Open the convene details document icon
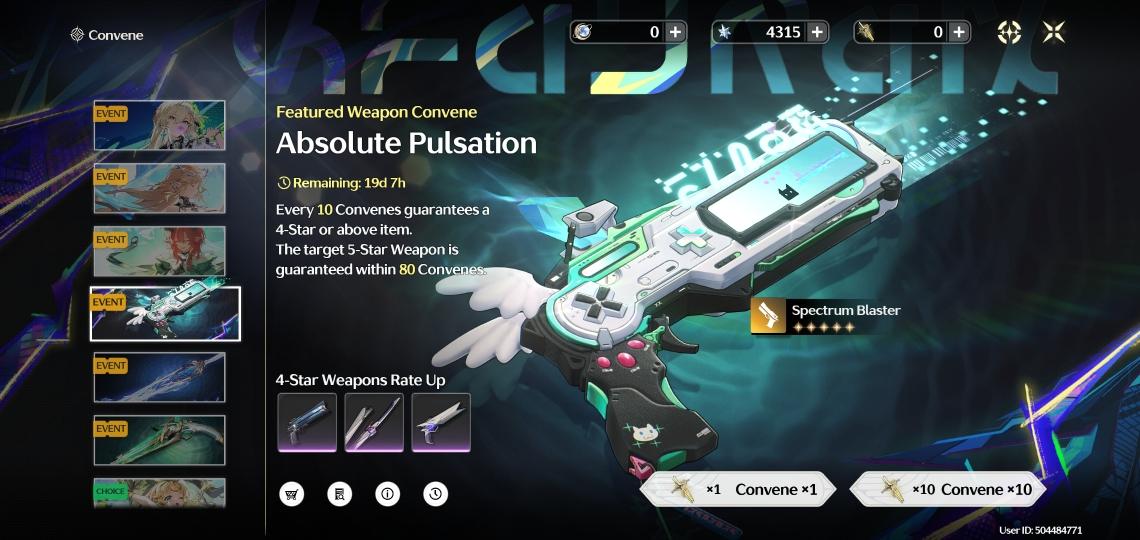The height and width of the screenshot is (540, 1140). click(x=339, y=493)
